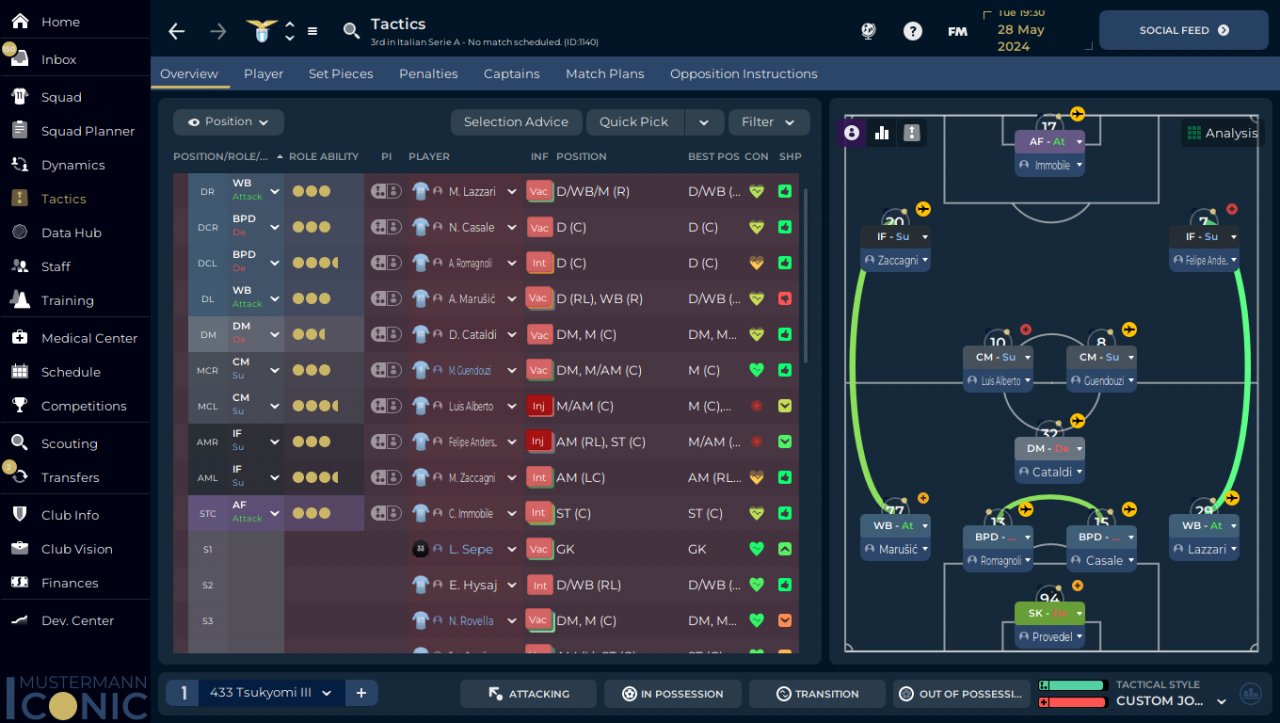Screen dimensions: 1280x723
Task: Click the Immobile player tile on pitch
Action: pyautogui.click(x=1051, y=165)
